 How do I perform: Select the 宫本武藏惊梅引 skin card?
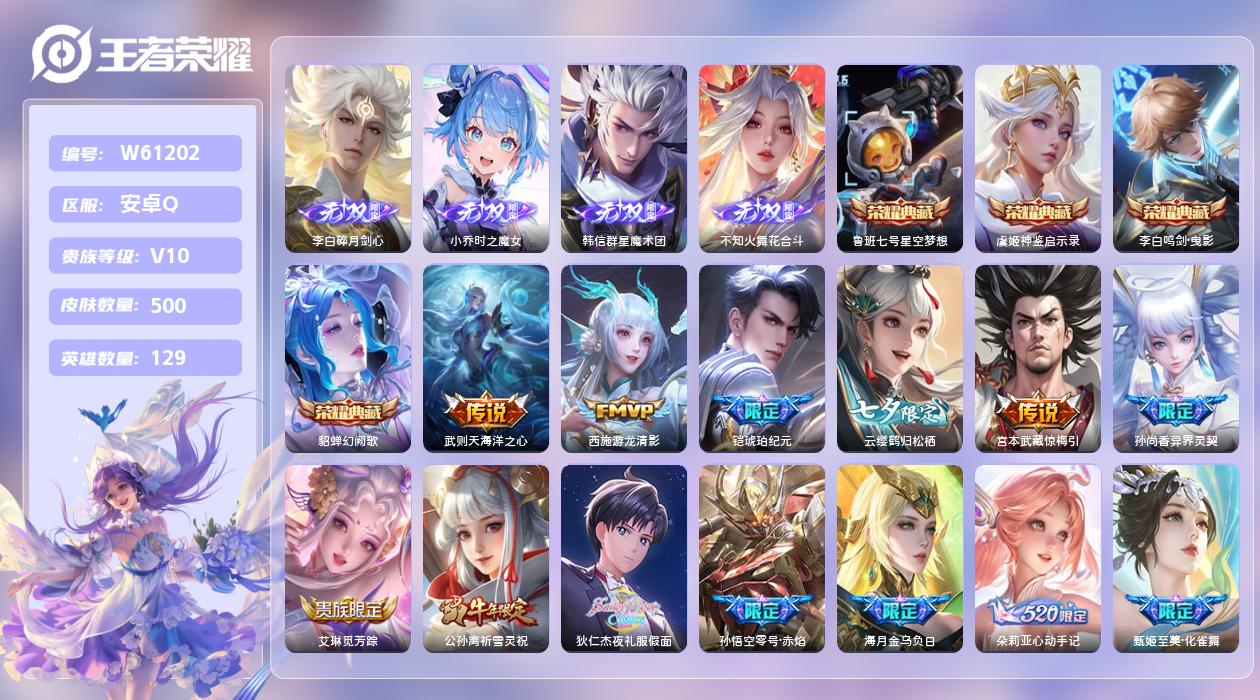(x=1038, y=358)
